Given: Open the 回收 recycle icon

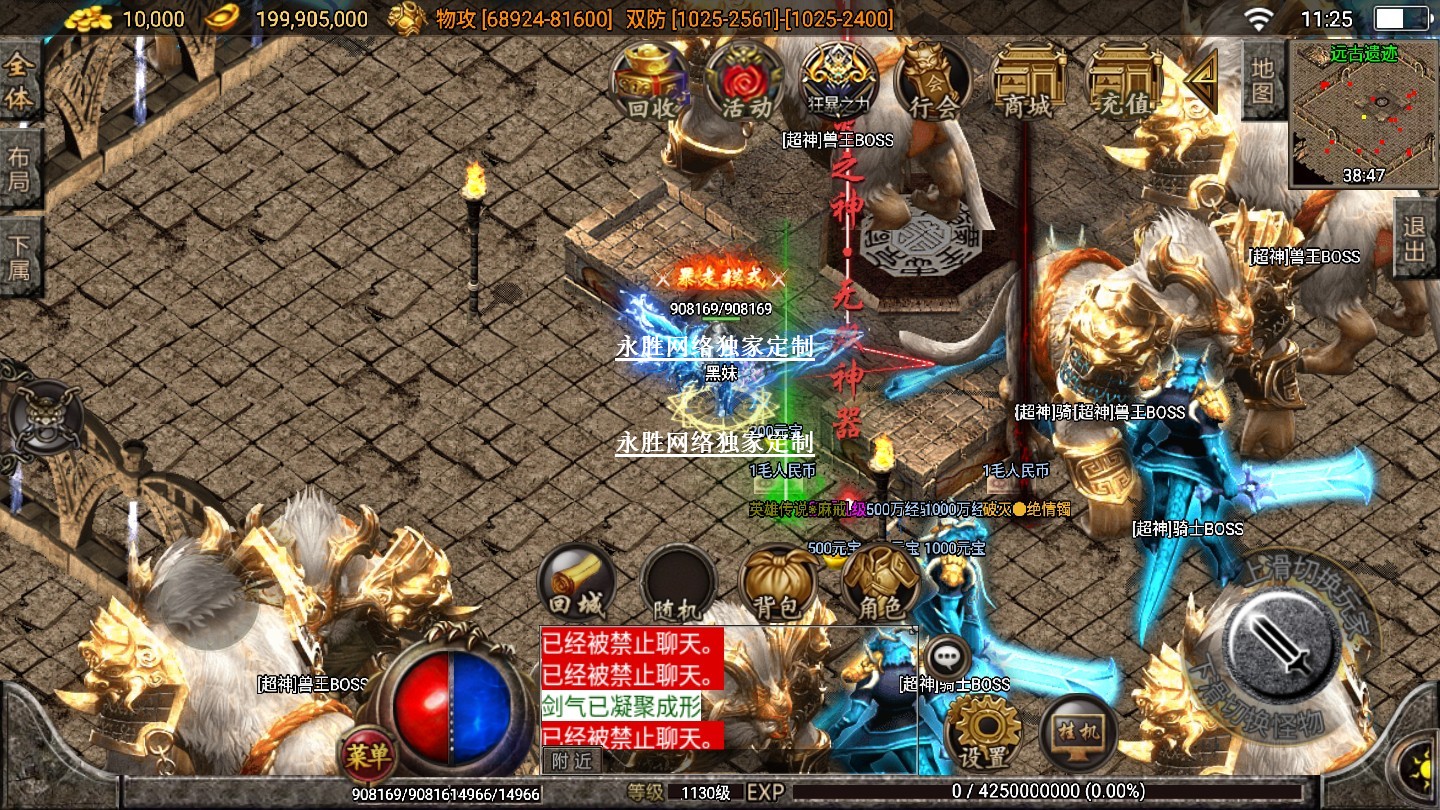Looking at the screenshot, I should click(650, 82).
